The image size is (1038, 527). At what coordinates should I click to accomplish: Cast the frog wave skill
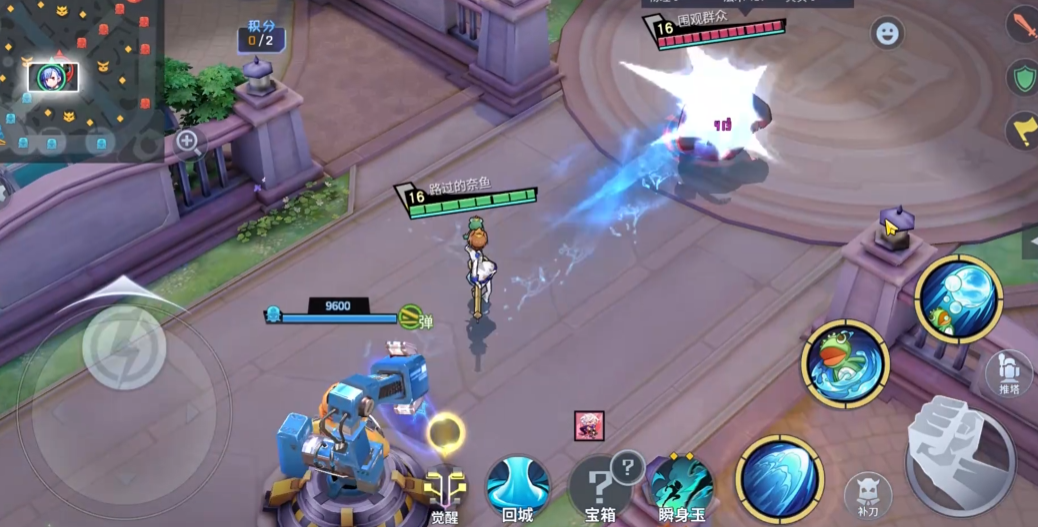845,363
